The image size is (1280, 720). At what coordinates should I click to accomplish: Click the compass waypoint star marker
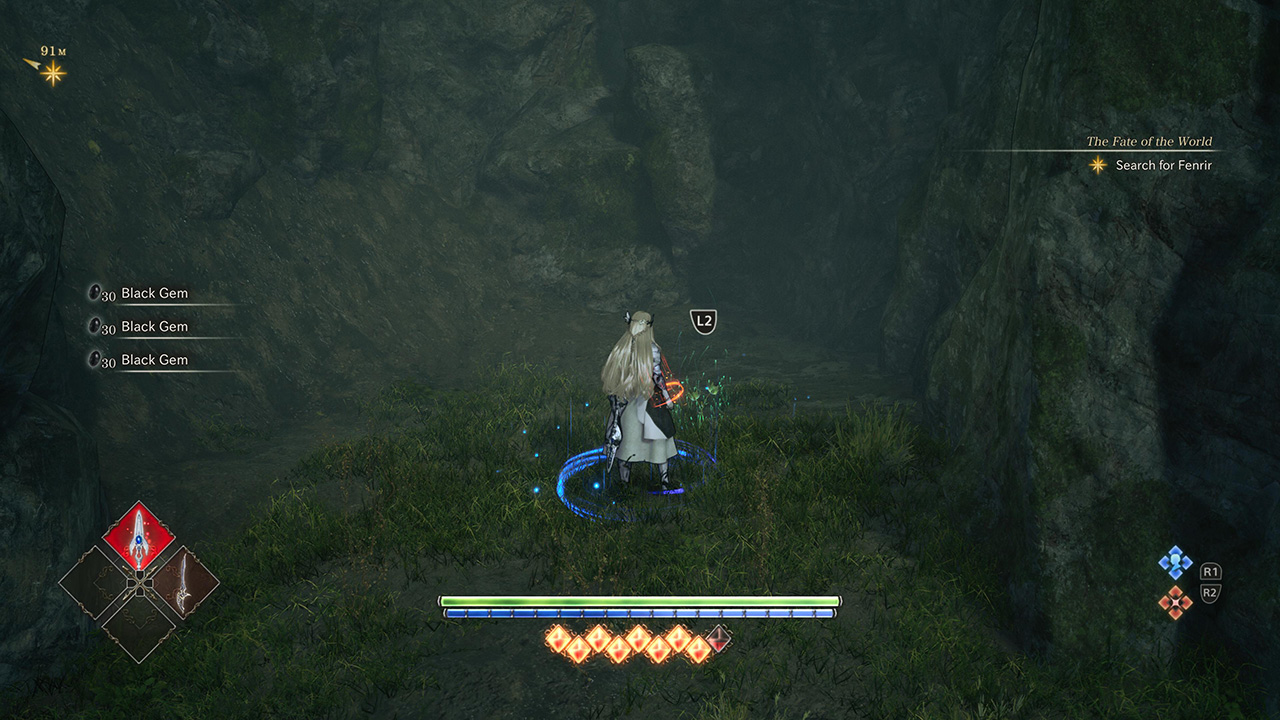[x=53, y=72]
